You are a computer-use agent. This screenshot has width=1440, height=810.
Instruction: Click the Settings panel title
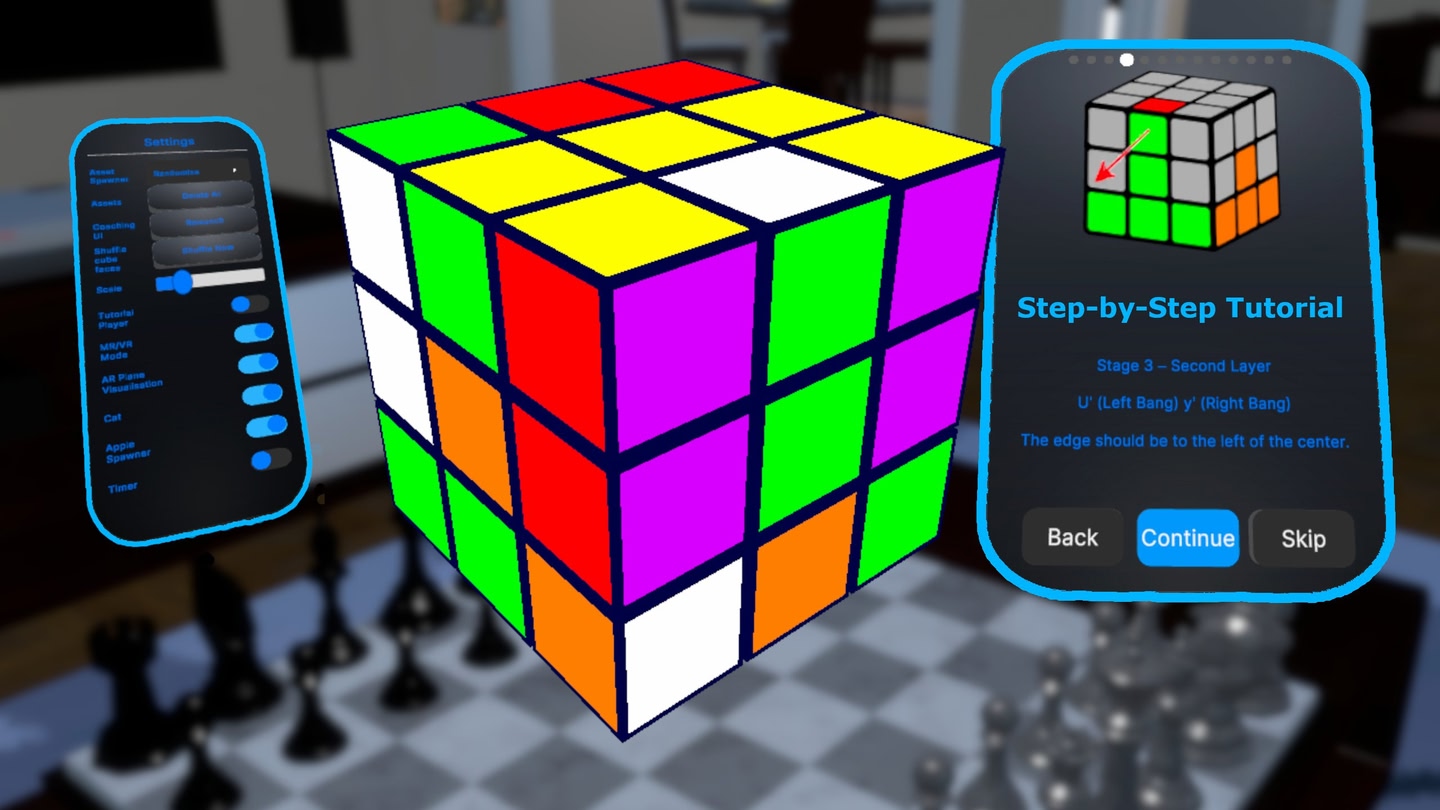[x=167, y=140]
